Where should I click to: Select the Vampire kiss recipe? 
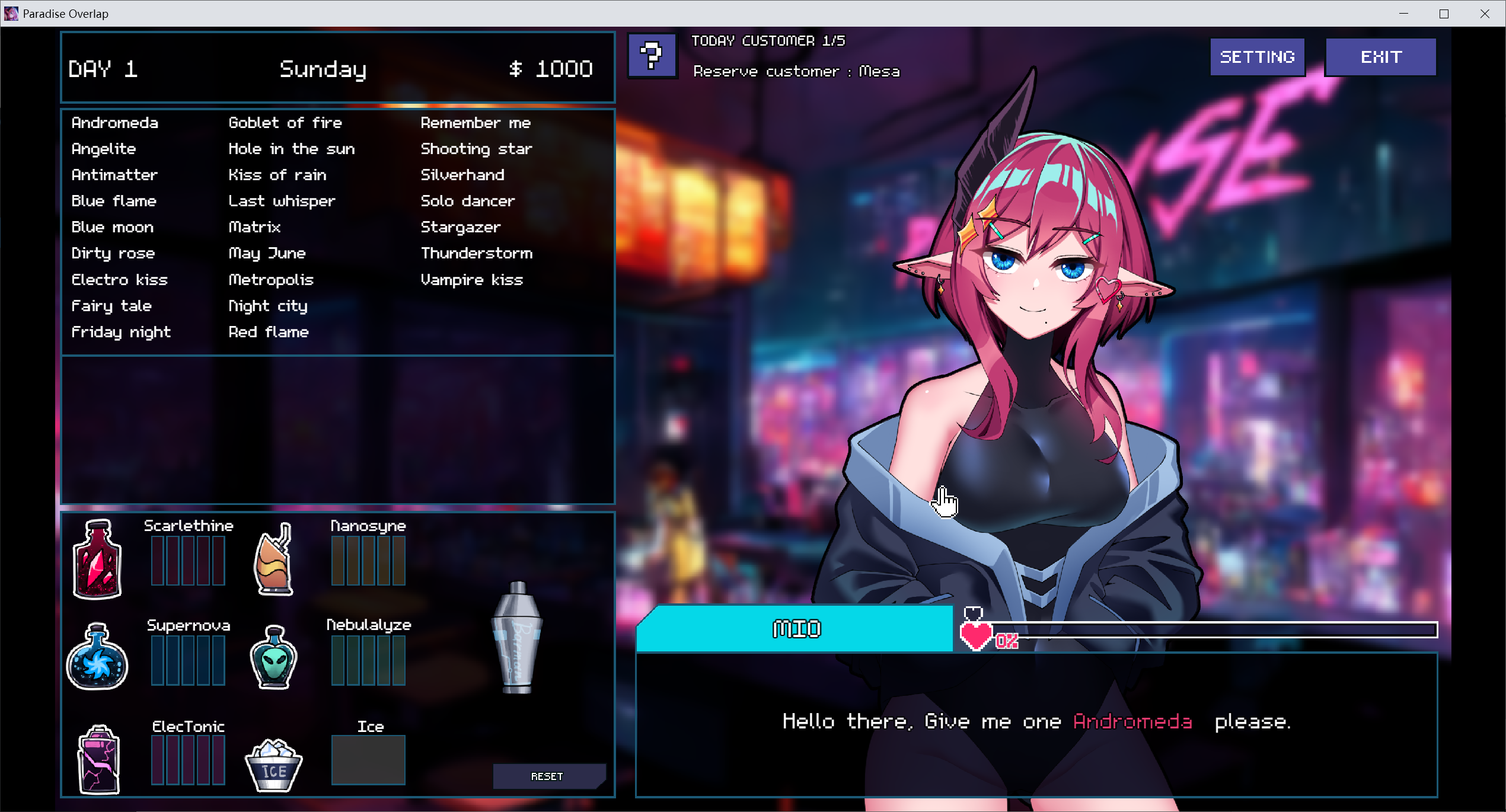tap(471, 280)
